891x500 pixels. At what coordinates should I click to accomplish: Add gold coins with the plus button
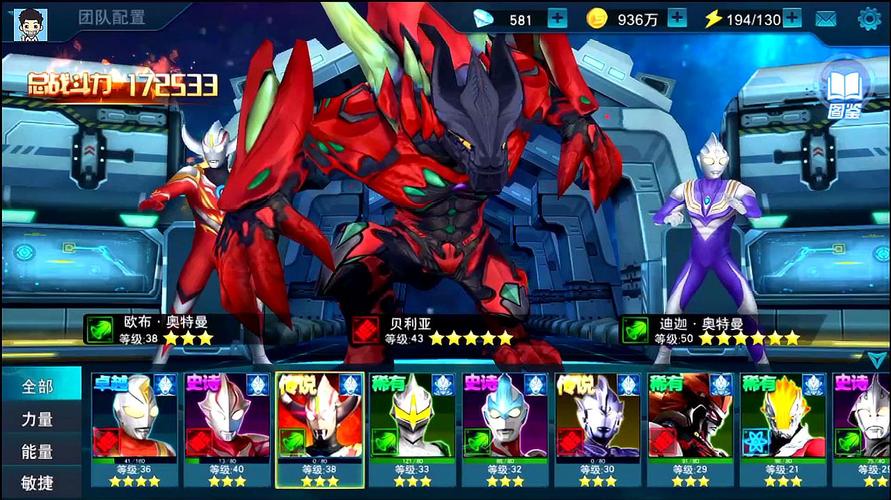tap(677, 18)
